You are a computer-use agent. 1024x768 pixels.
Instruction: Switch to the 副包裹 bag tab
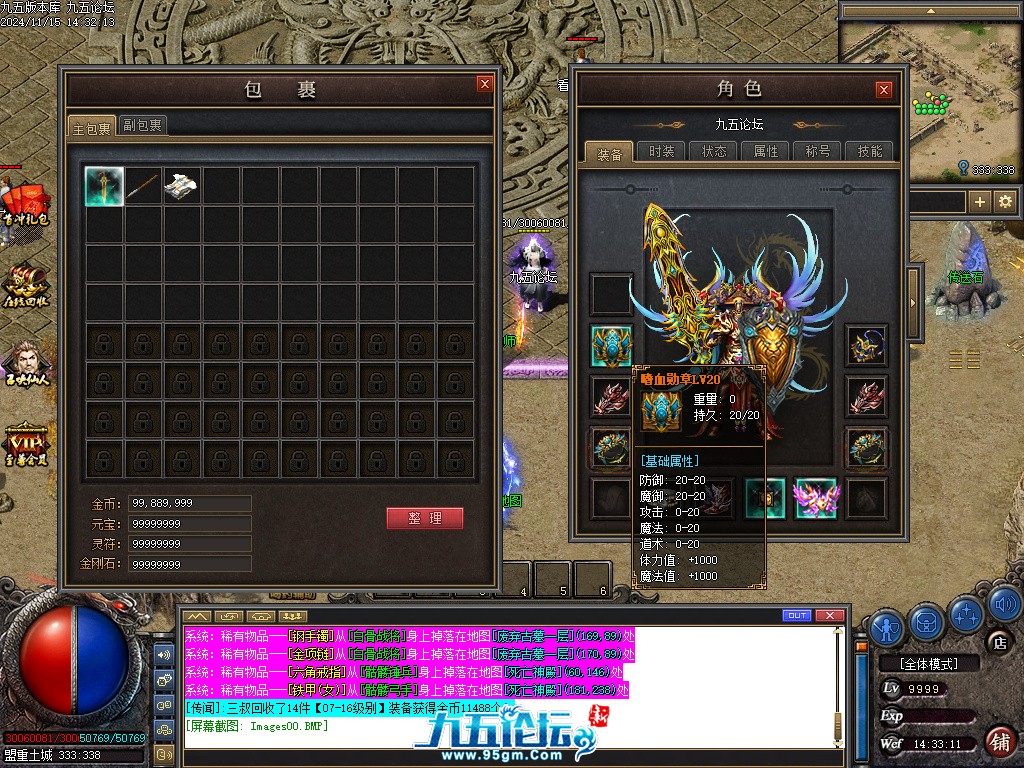pos(143,125)
